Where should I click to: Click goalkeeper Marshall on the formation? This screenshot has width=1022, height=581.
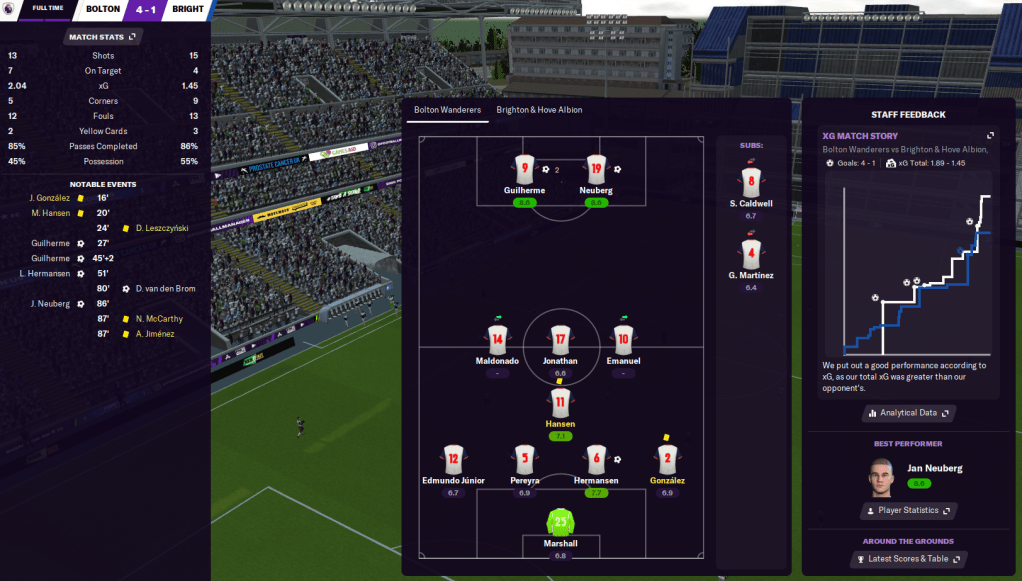point(560,522)
